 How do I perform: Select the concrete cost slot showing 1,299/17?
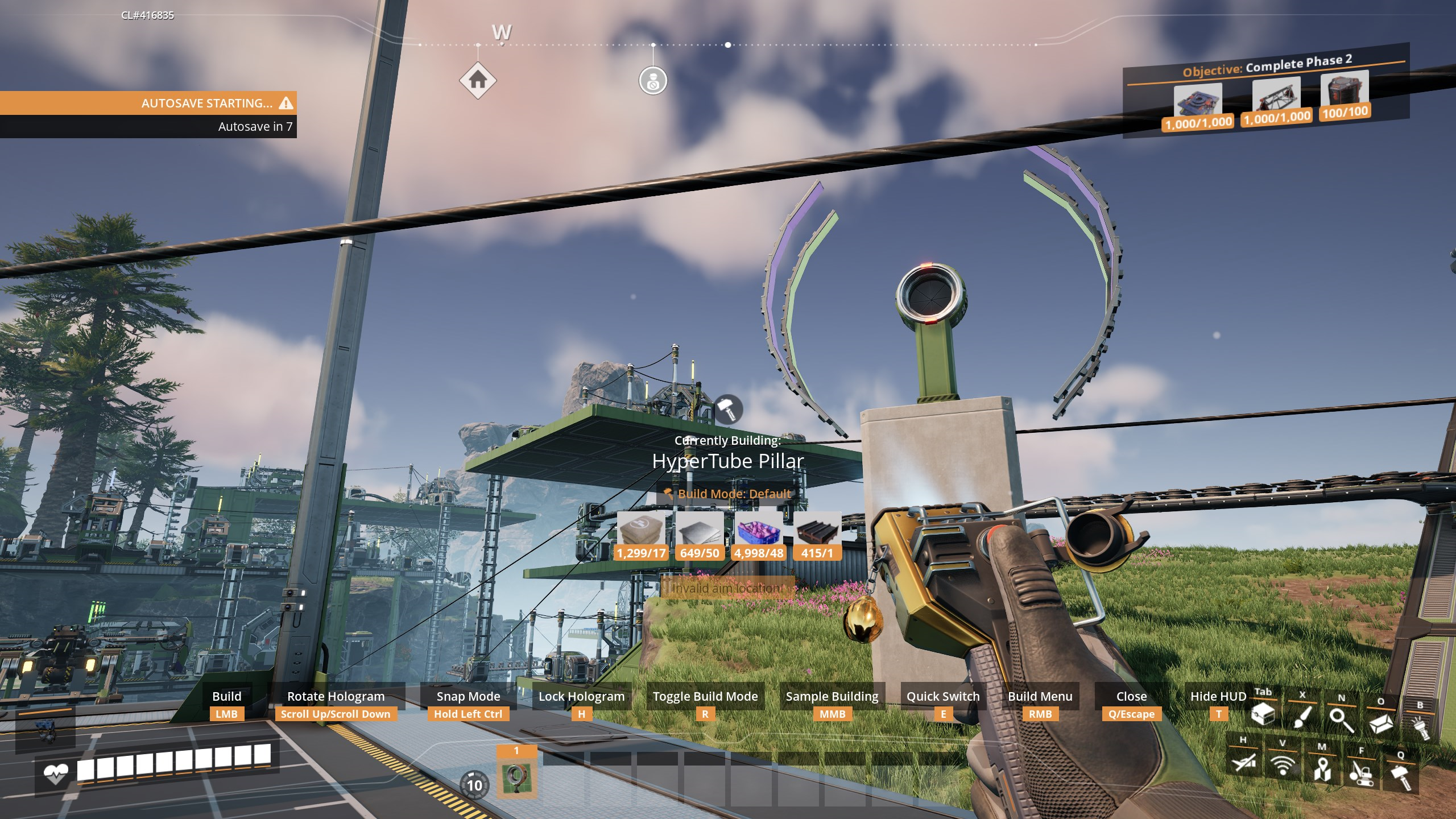point(641,535)
